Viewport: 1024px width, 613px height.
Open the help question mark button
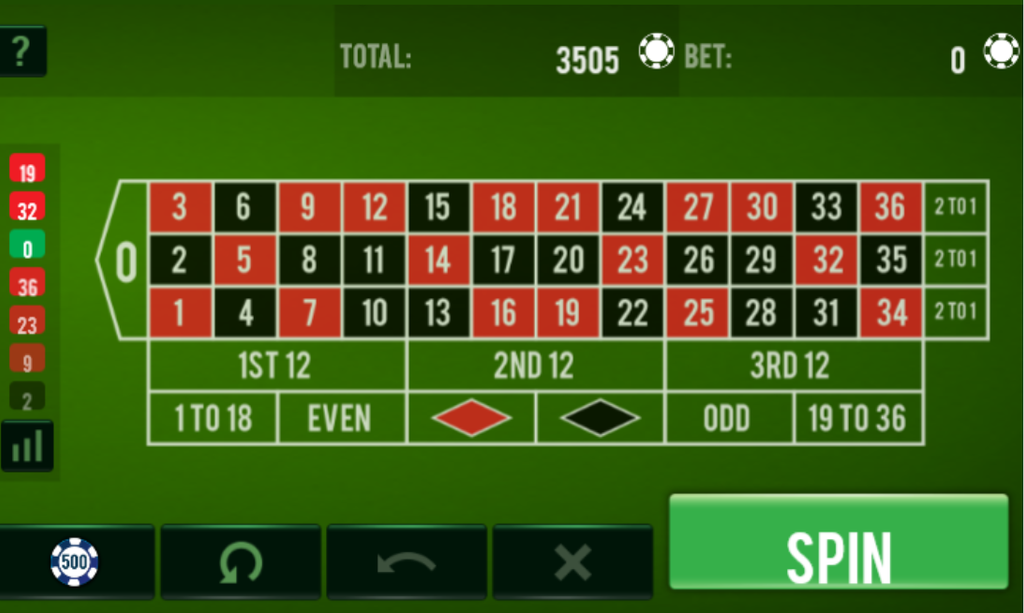[x=22, y=51]
